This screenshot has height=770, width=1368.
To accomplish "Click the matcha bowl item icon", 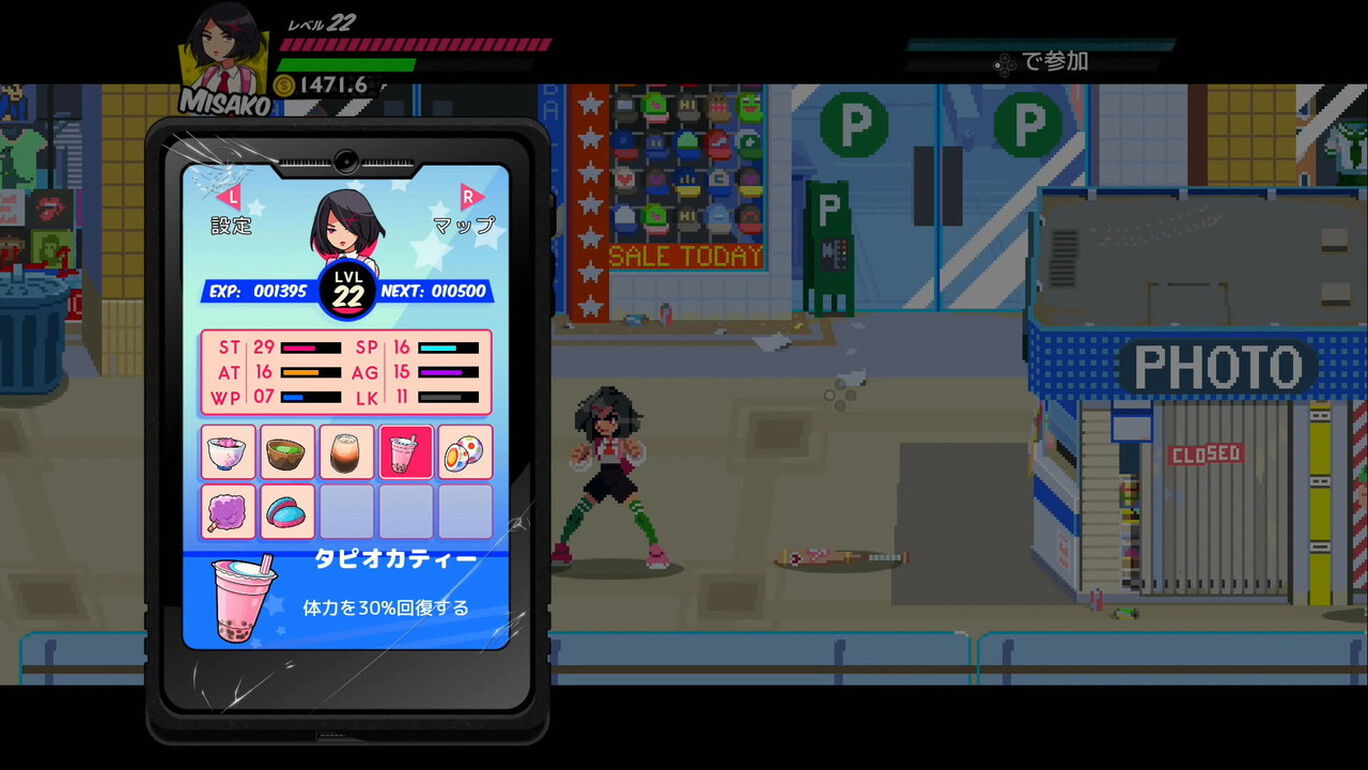I will (287, 452).
